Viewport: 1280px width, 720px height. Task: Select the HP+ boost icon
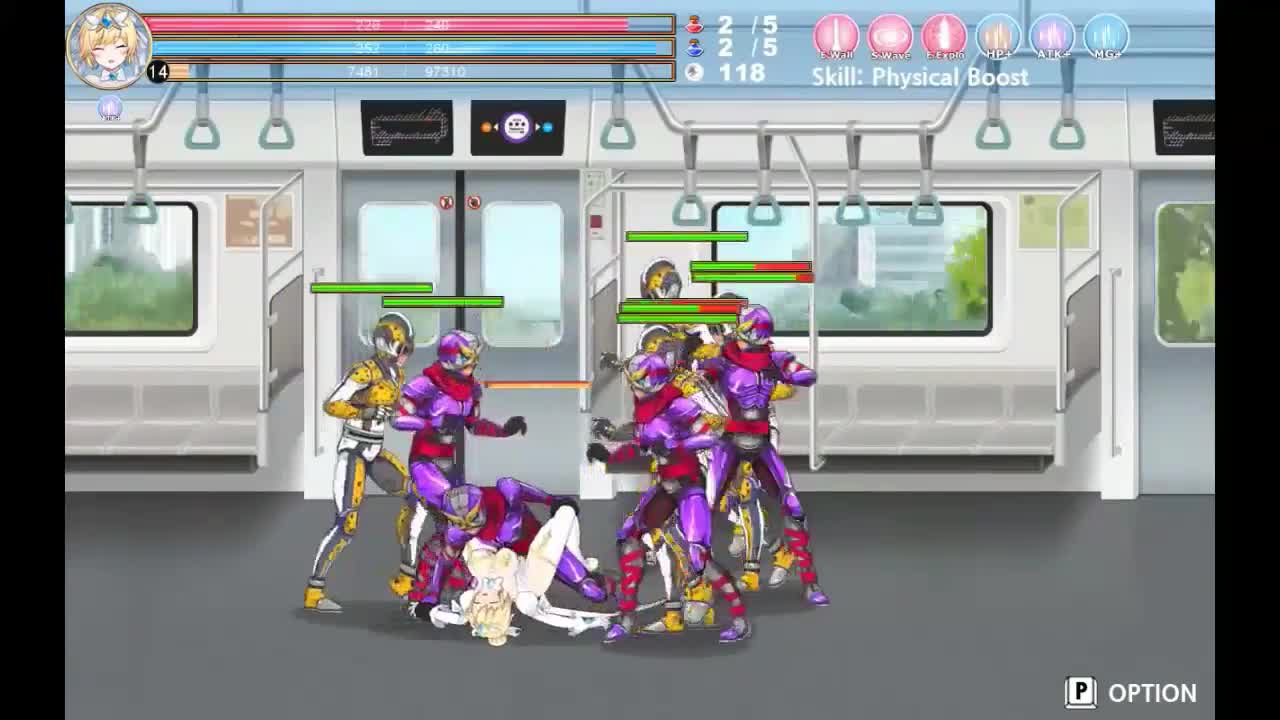[997, 37]
